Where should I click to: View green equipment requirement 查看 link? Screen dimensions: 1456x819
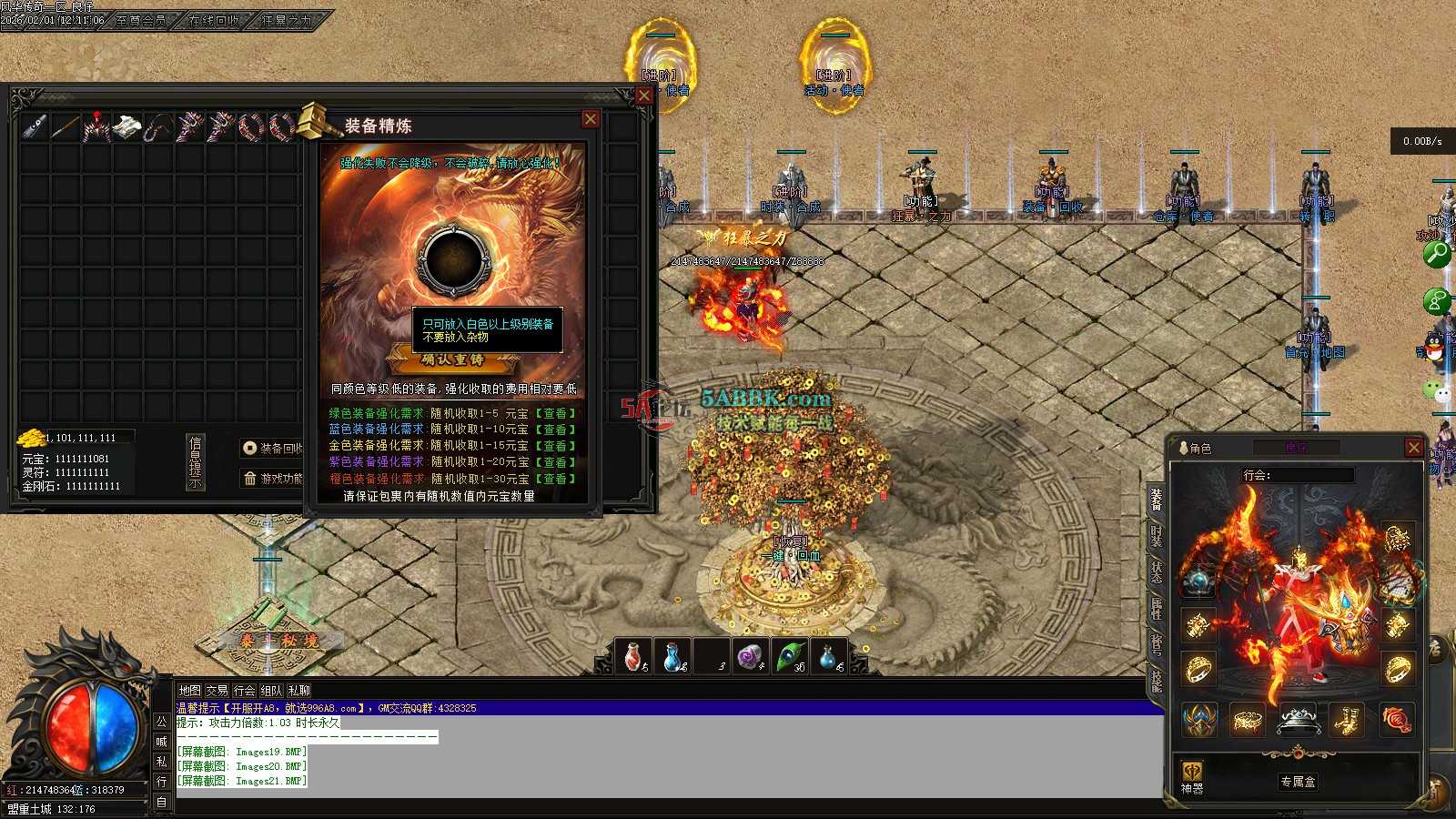[555, 413]
